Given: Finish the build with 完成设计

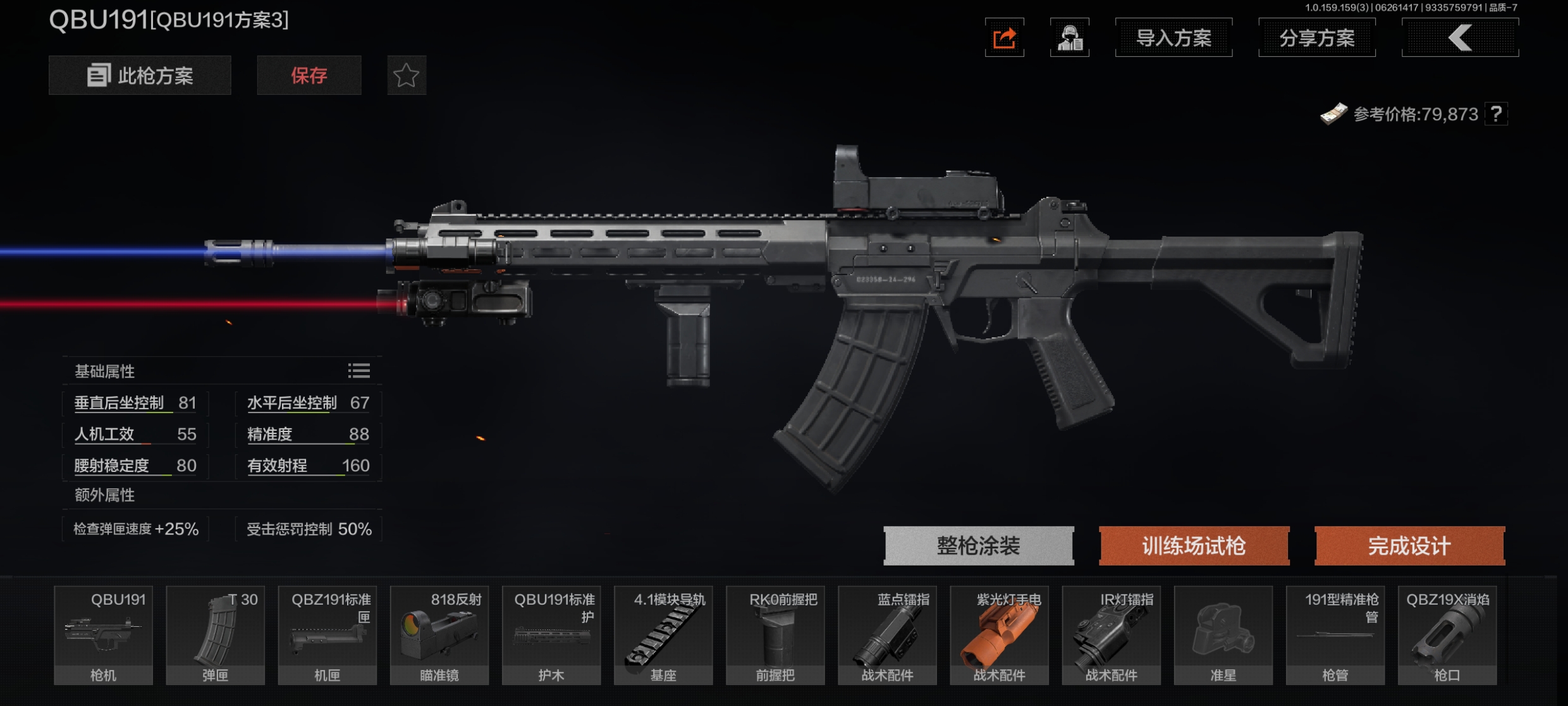Looking at the screenshot, I should tap(1409, 545).
